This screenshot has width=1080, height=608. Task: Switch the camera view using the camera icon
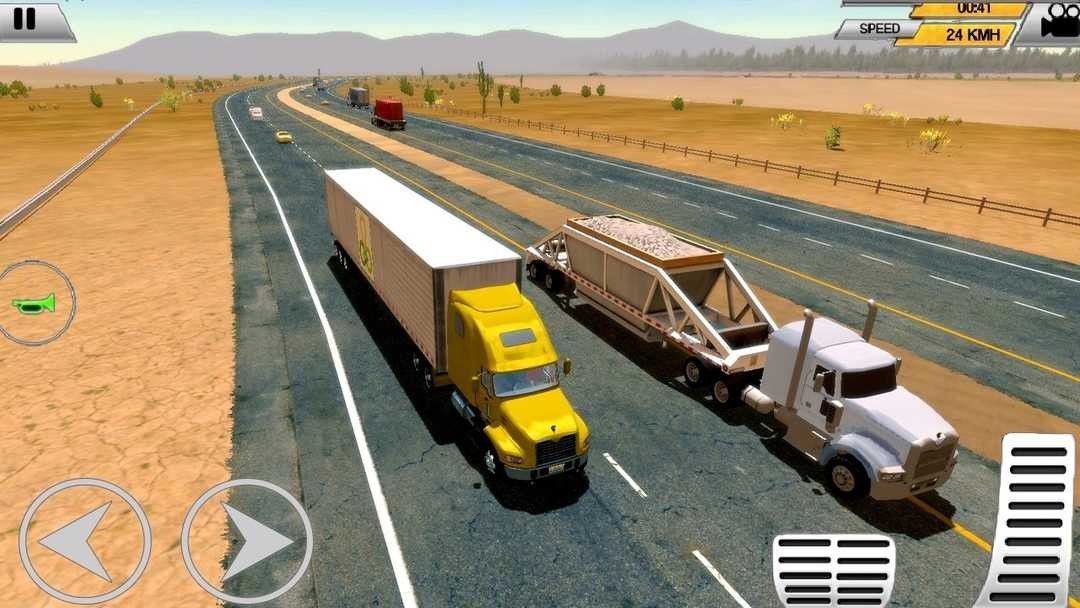(1056, 22)
